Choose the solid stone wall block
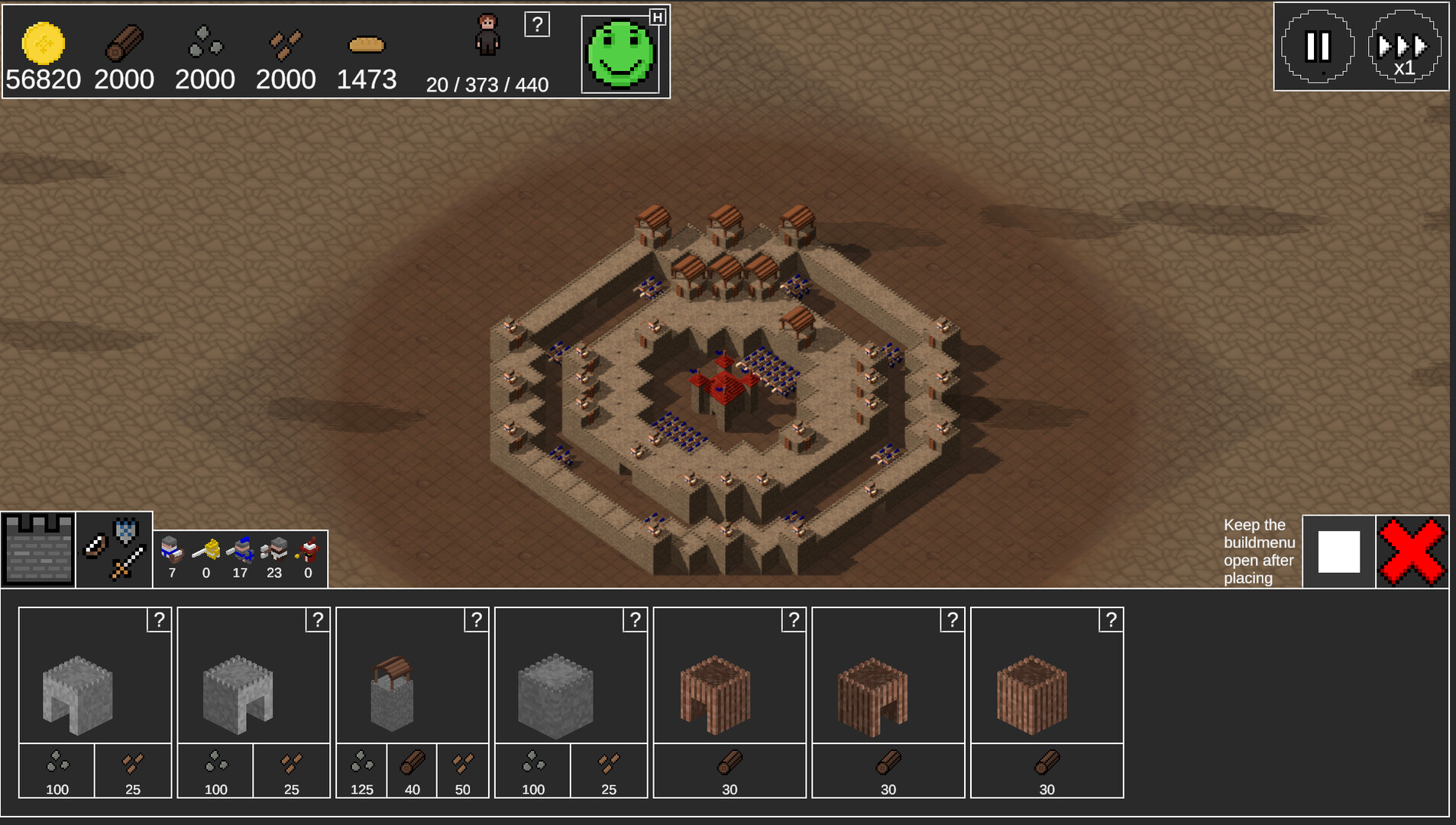This screenshot has height=825, width=1456. (555, 695)
